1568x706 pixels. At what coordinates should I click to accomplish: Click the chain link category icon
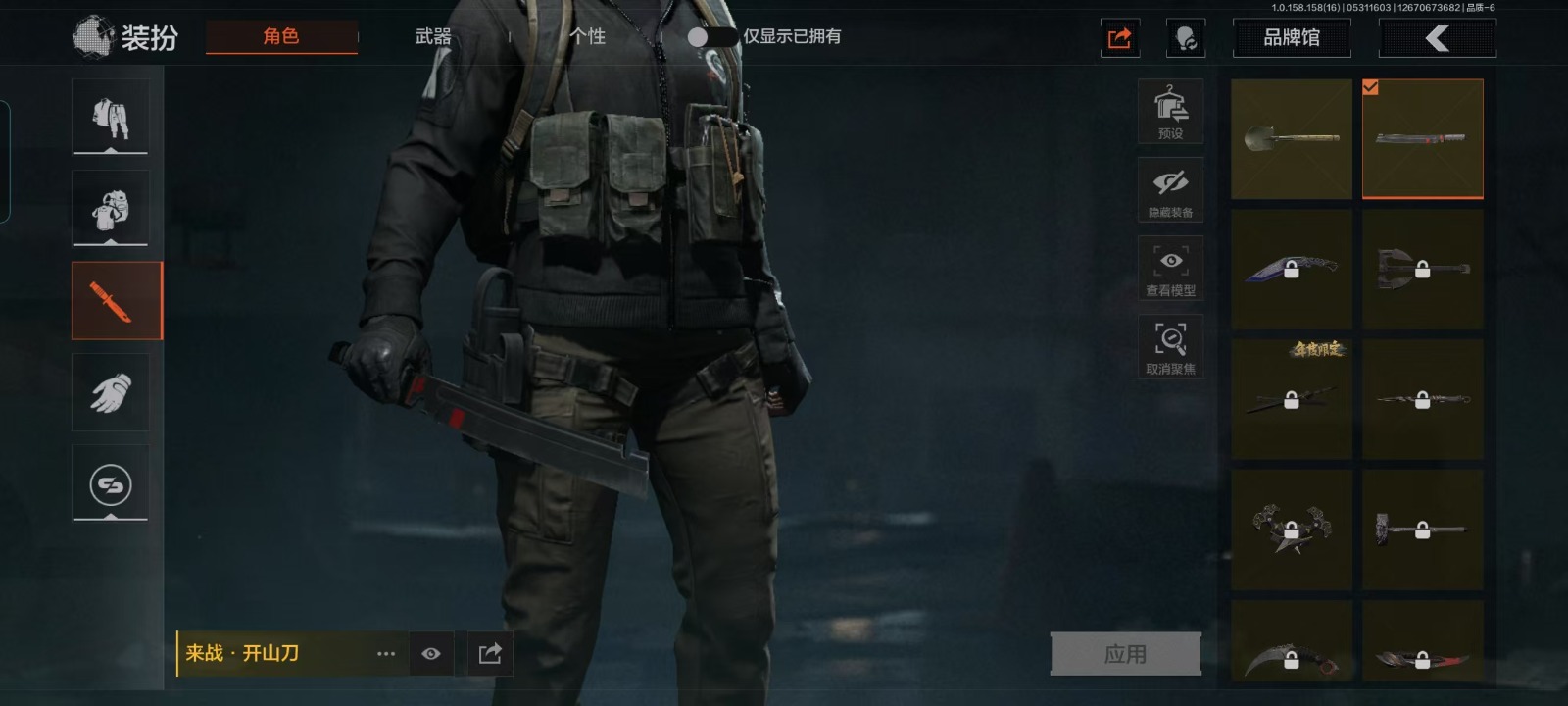click(x=111, y=483)
